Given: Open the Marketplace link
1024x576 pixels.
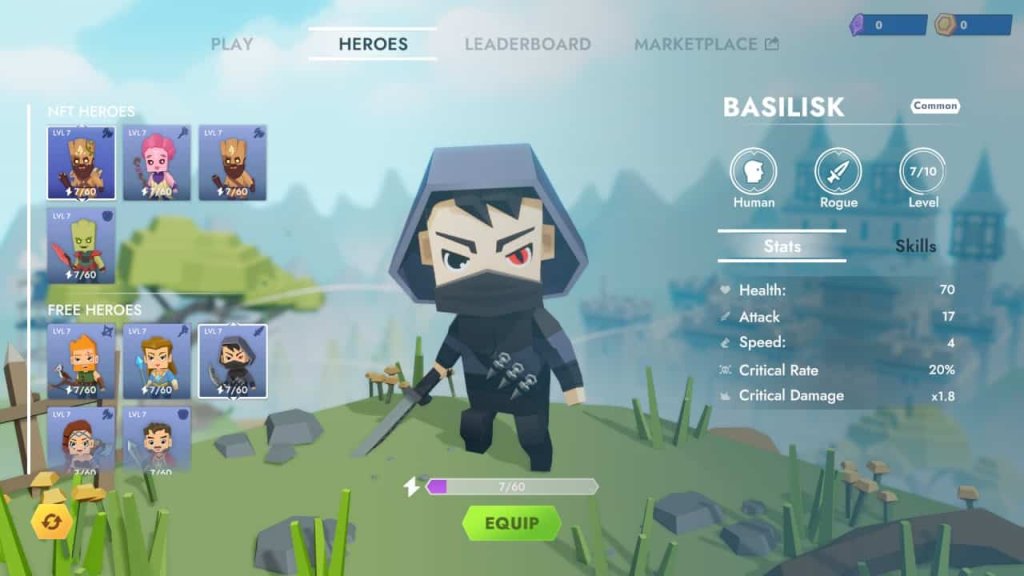Looking at the screenshot, I should (706, 44).
